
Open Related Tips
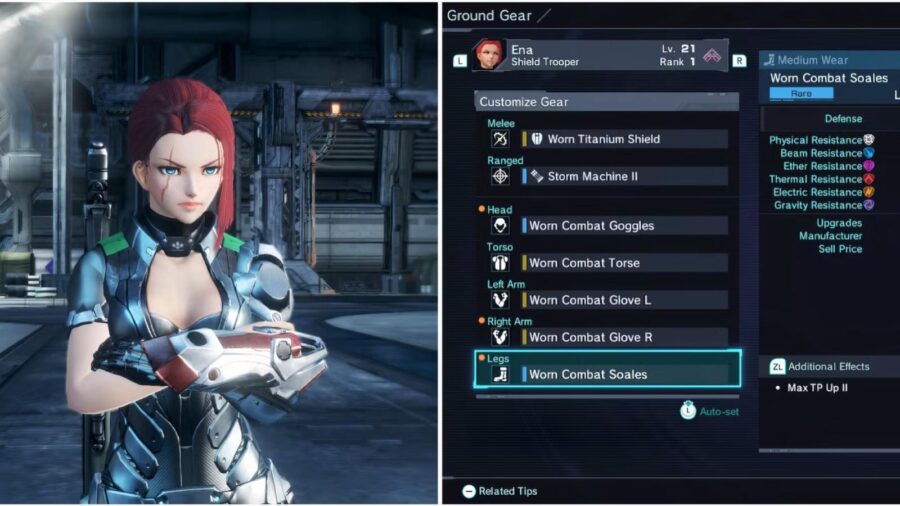click(500, 491)
